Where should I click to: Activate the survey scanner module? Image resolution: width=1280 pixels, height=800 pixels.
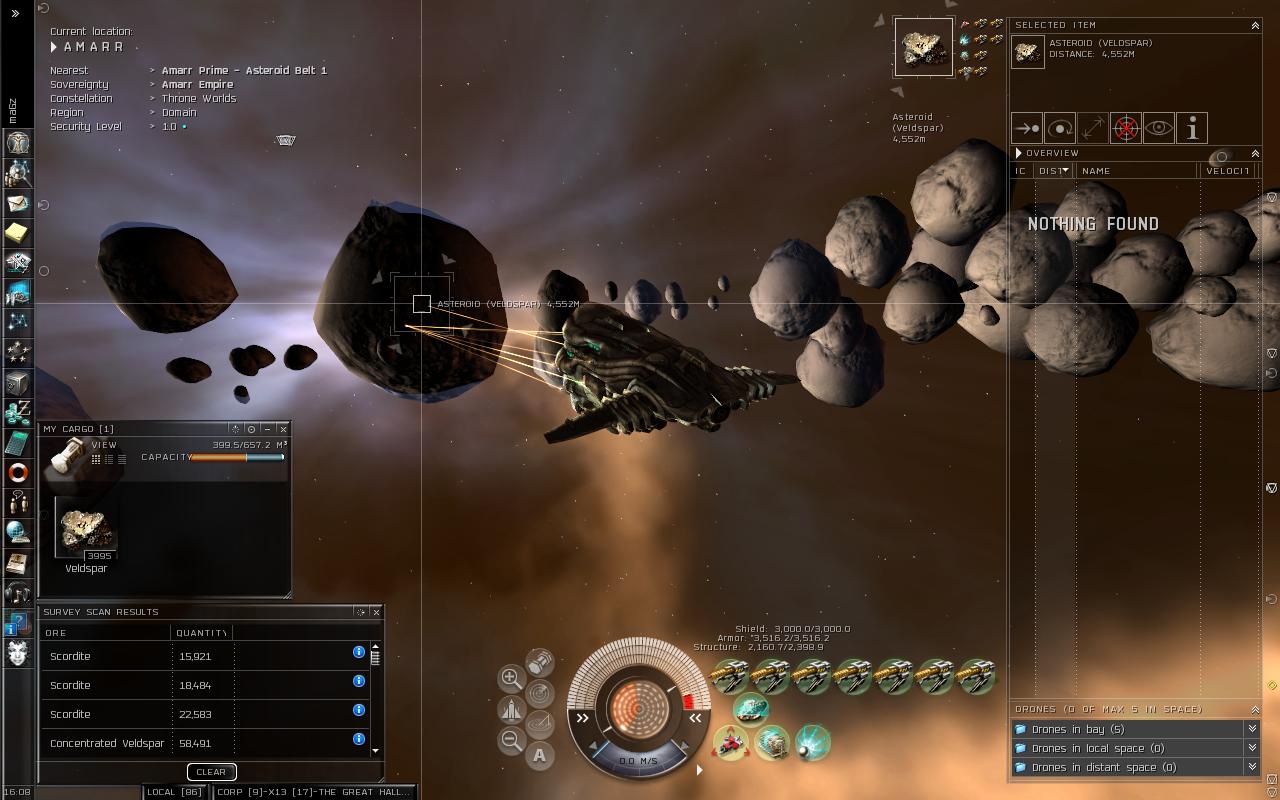772,743
